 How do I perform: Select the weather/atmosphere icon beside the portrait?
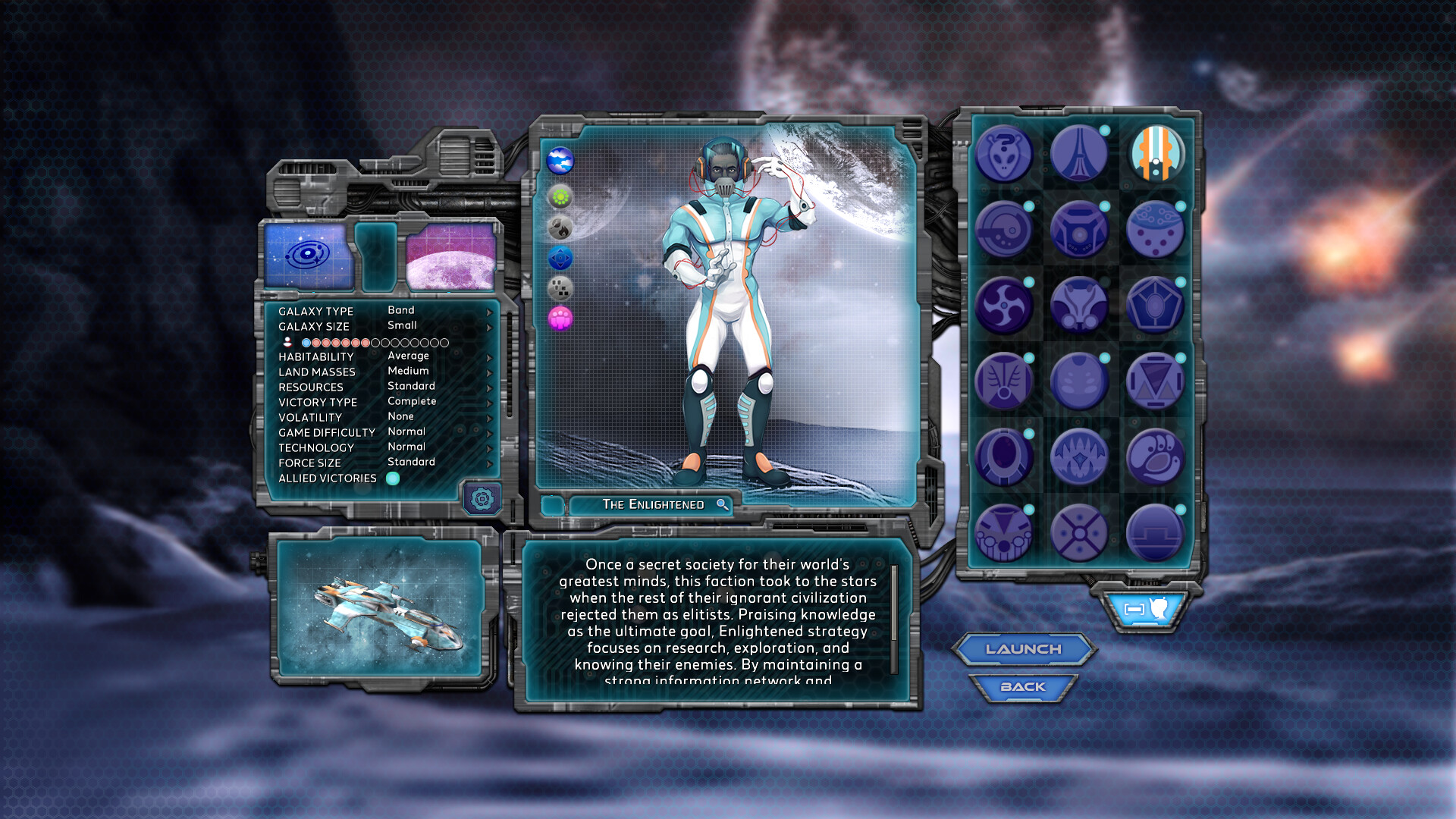click(x=560, y=159)
